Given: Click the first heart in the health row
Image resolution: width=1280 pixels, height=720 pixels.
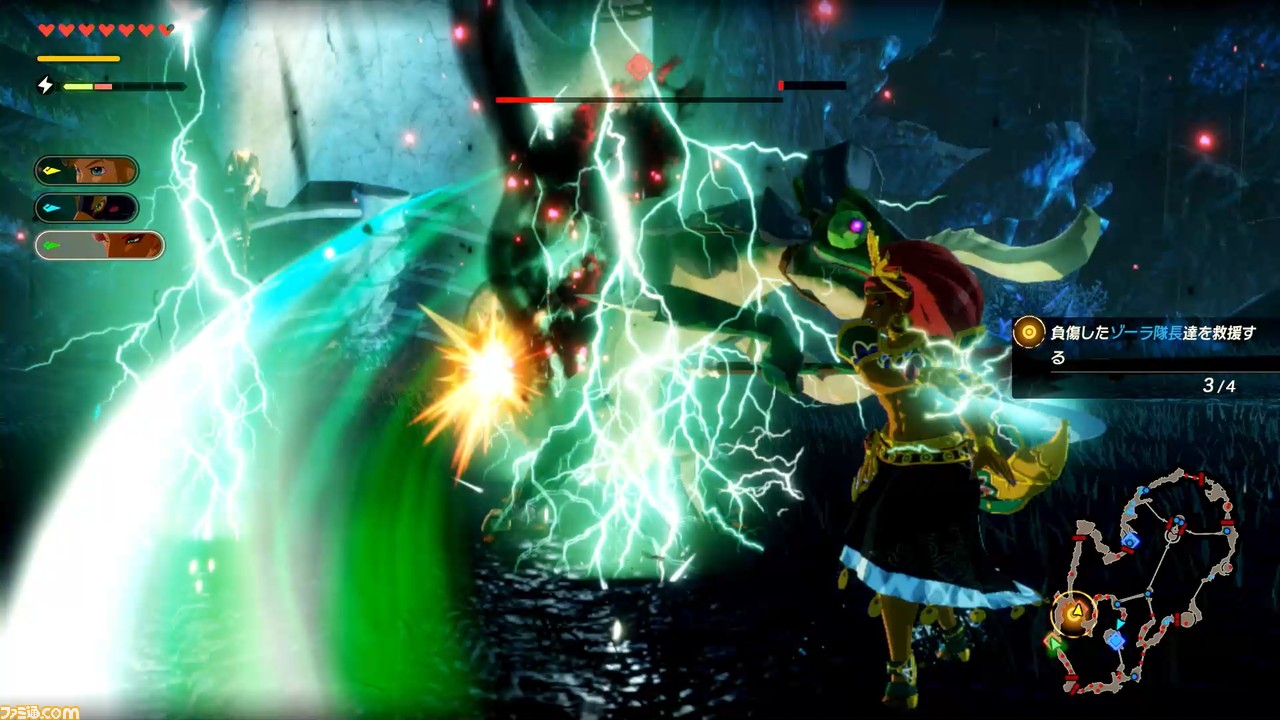Looking at the screenshot, I should coord(45,29).
